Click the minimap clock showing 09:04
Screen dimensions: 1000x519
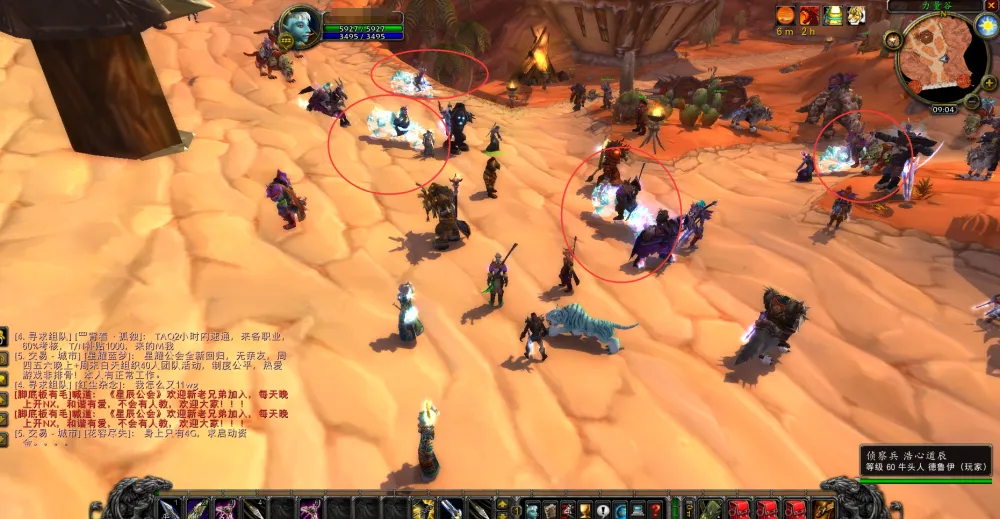click(943, 109)
